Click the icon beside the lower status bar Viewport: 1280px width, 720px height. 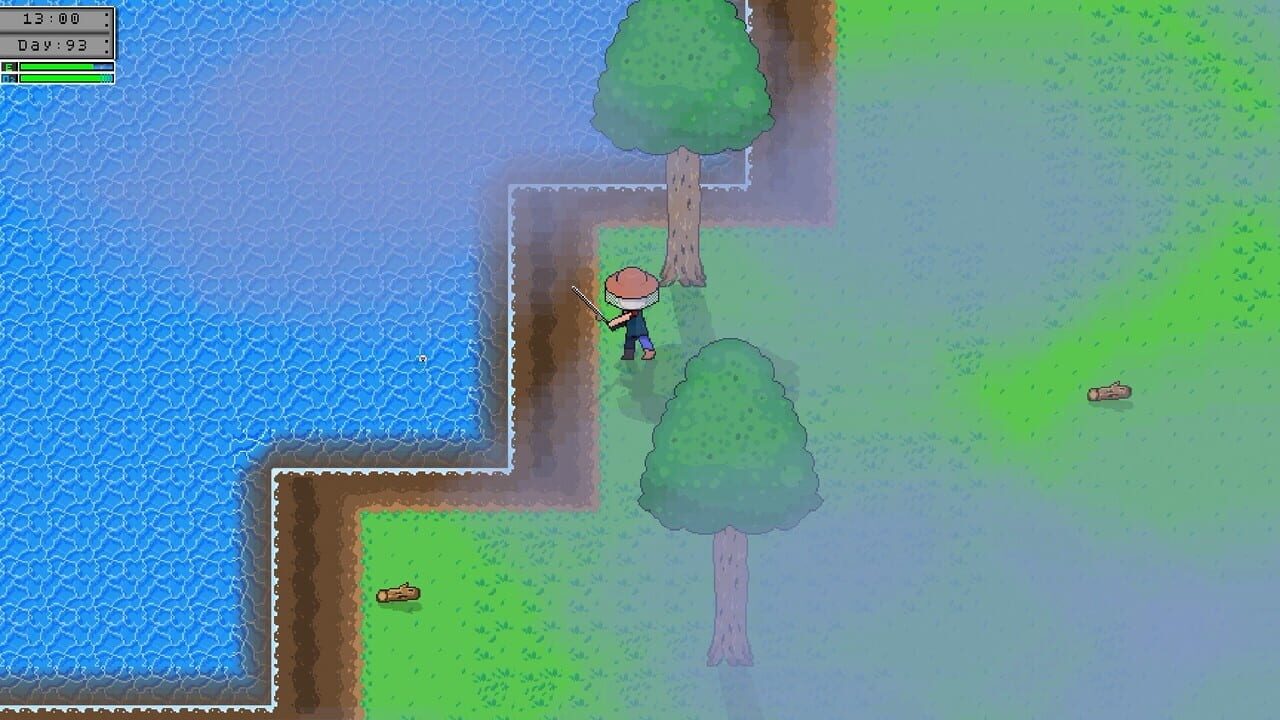pyautogui.click(x=7, y=78)
